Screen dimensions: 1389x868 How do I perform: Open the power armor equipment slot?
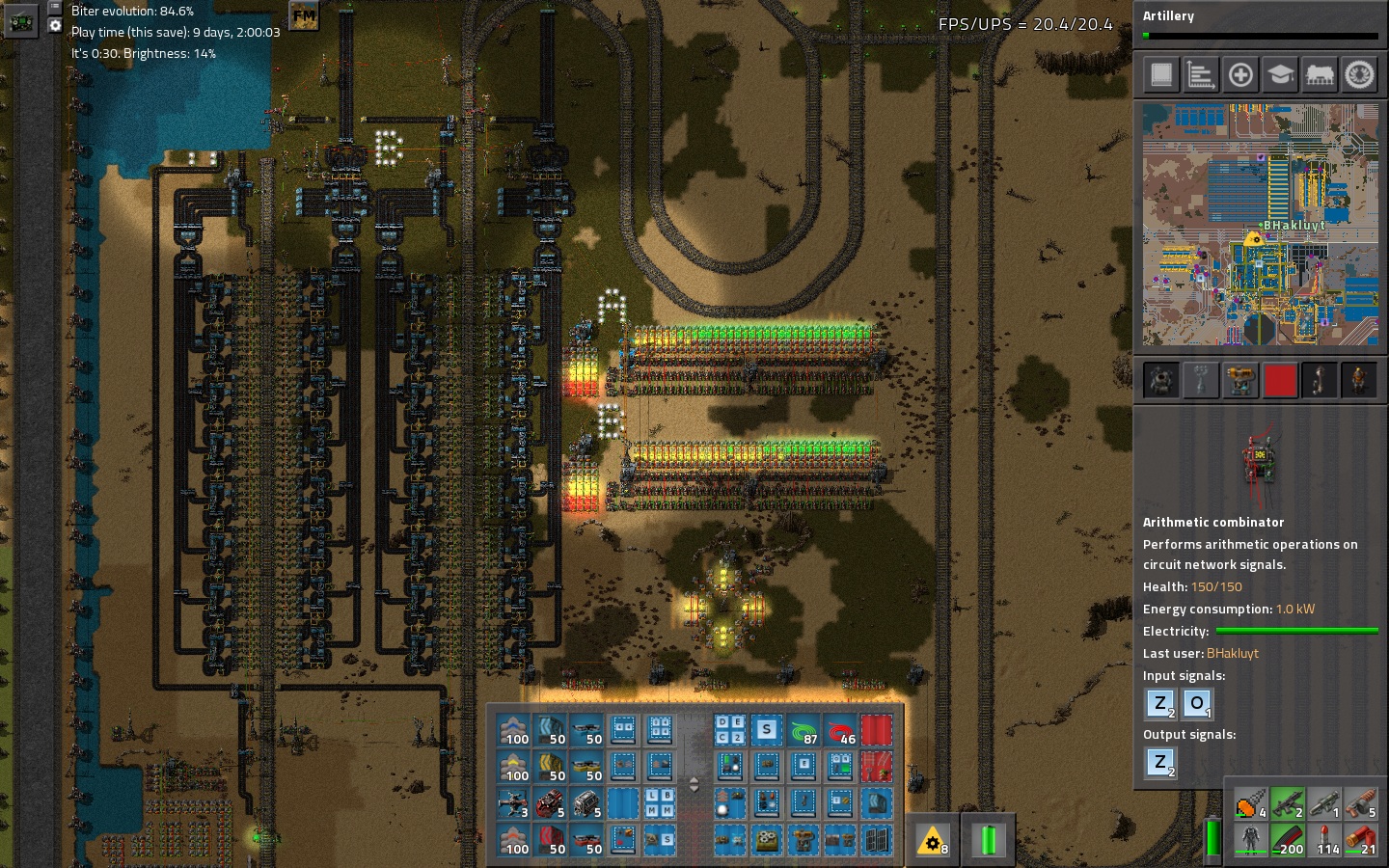[x=1251, y=840]
